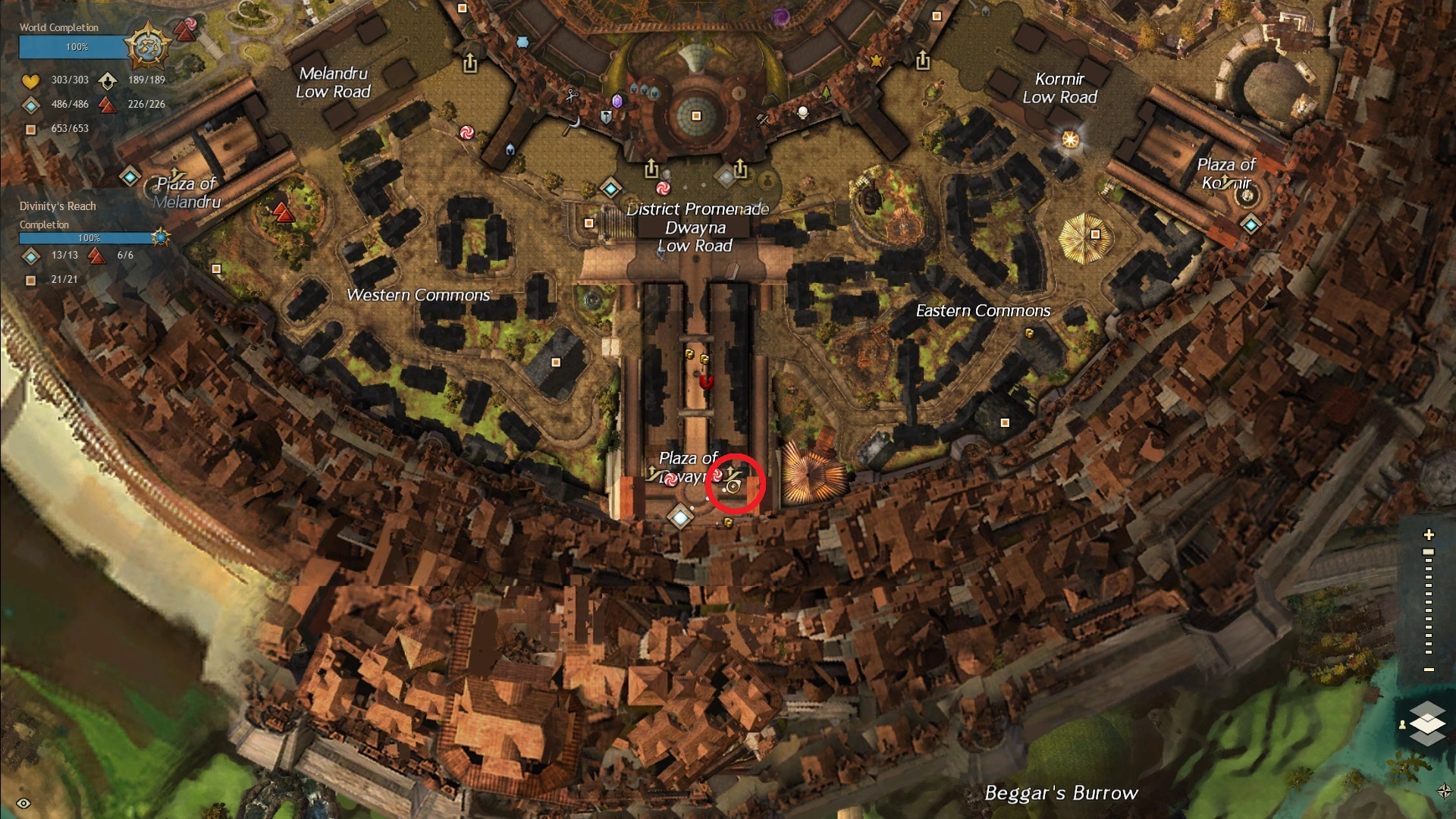
Task: Open the map floor layers selector
Action: [1427, 723]
